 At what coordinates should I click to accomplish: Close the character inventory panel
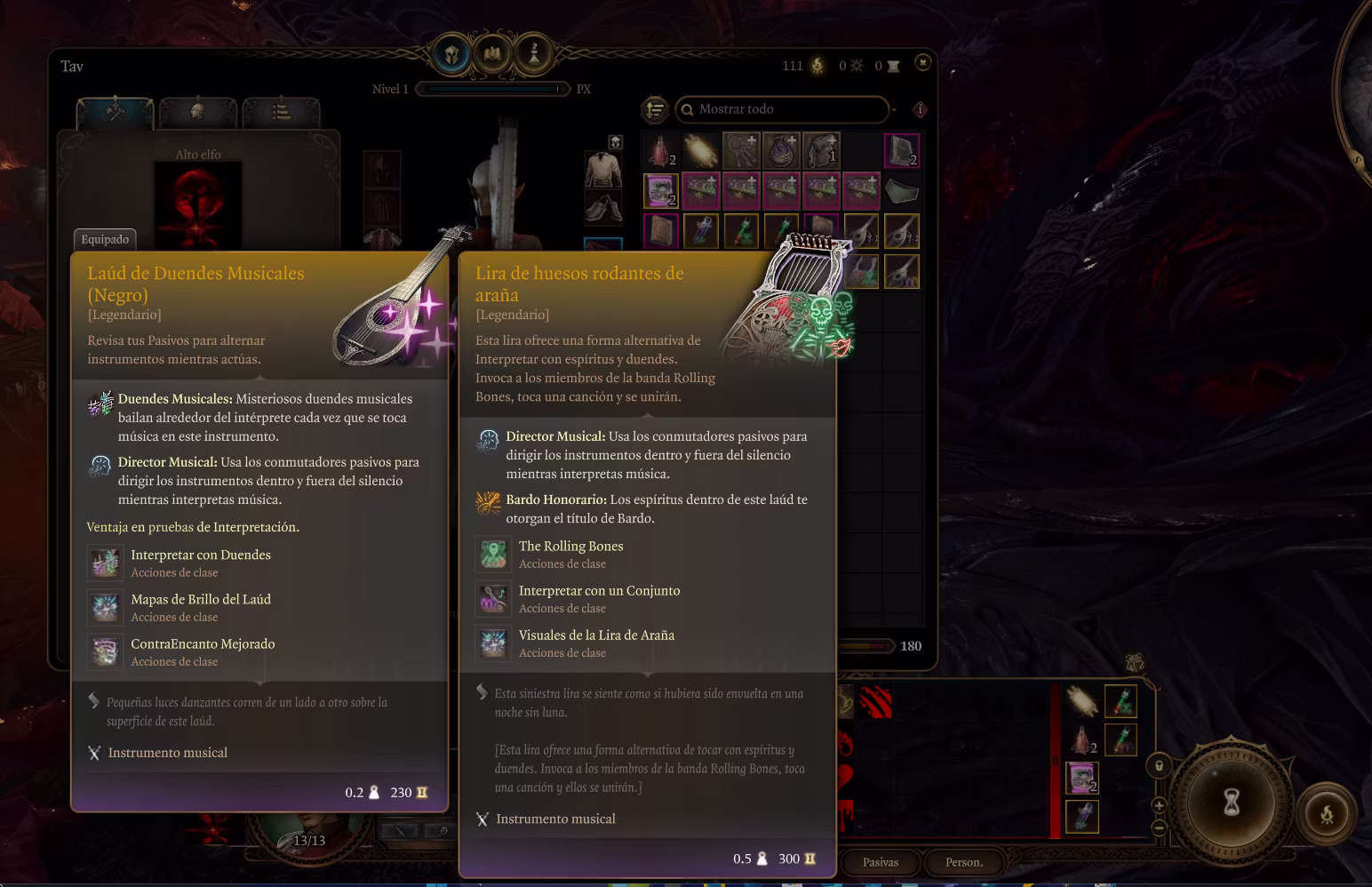pyautogui.click(x=923, y=63)
